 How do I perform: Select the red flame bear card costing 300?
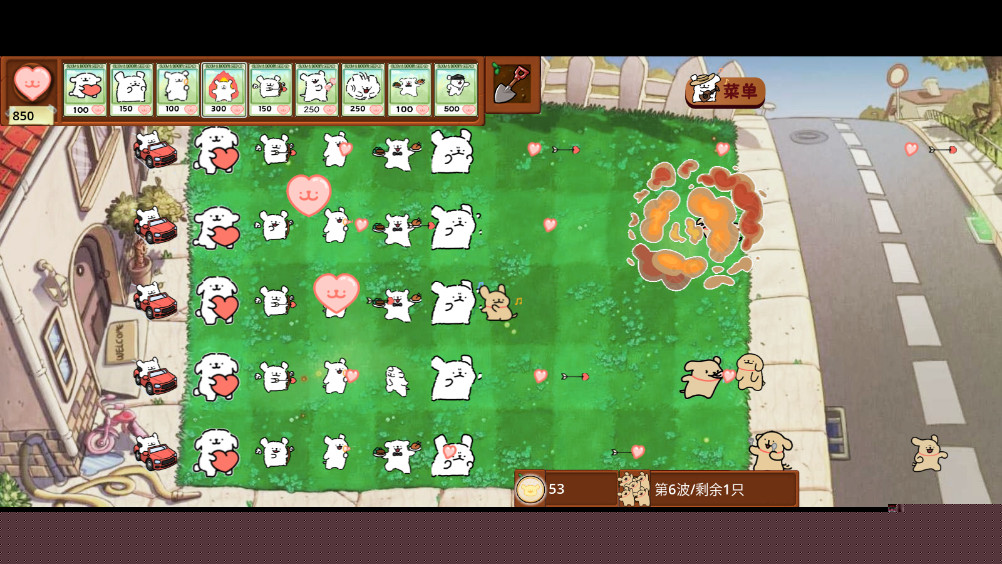(x=224, y=90)
